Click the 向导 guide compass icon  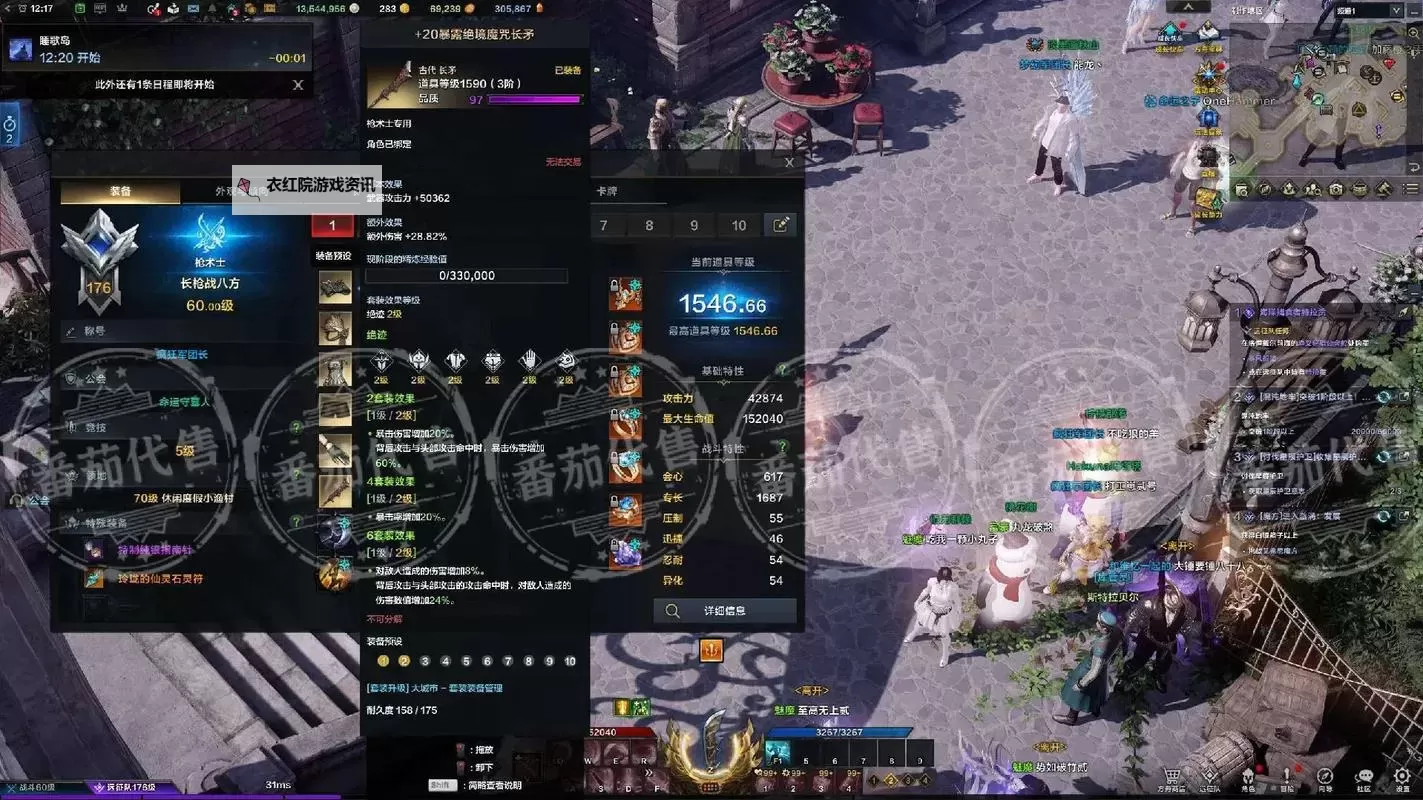(x=1325, y=774)
